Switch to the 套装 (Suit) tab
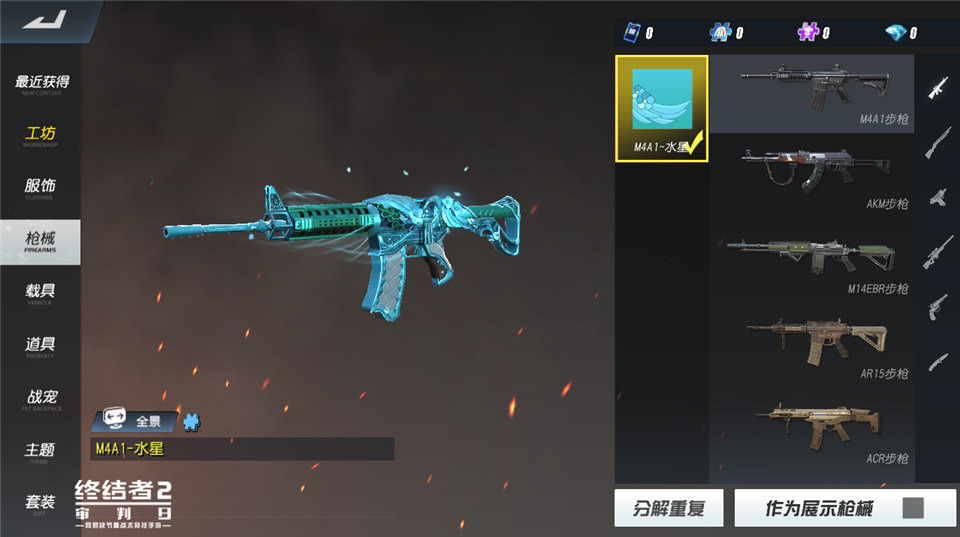 pos(41,504)
